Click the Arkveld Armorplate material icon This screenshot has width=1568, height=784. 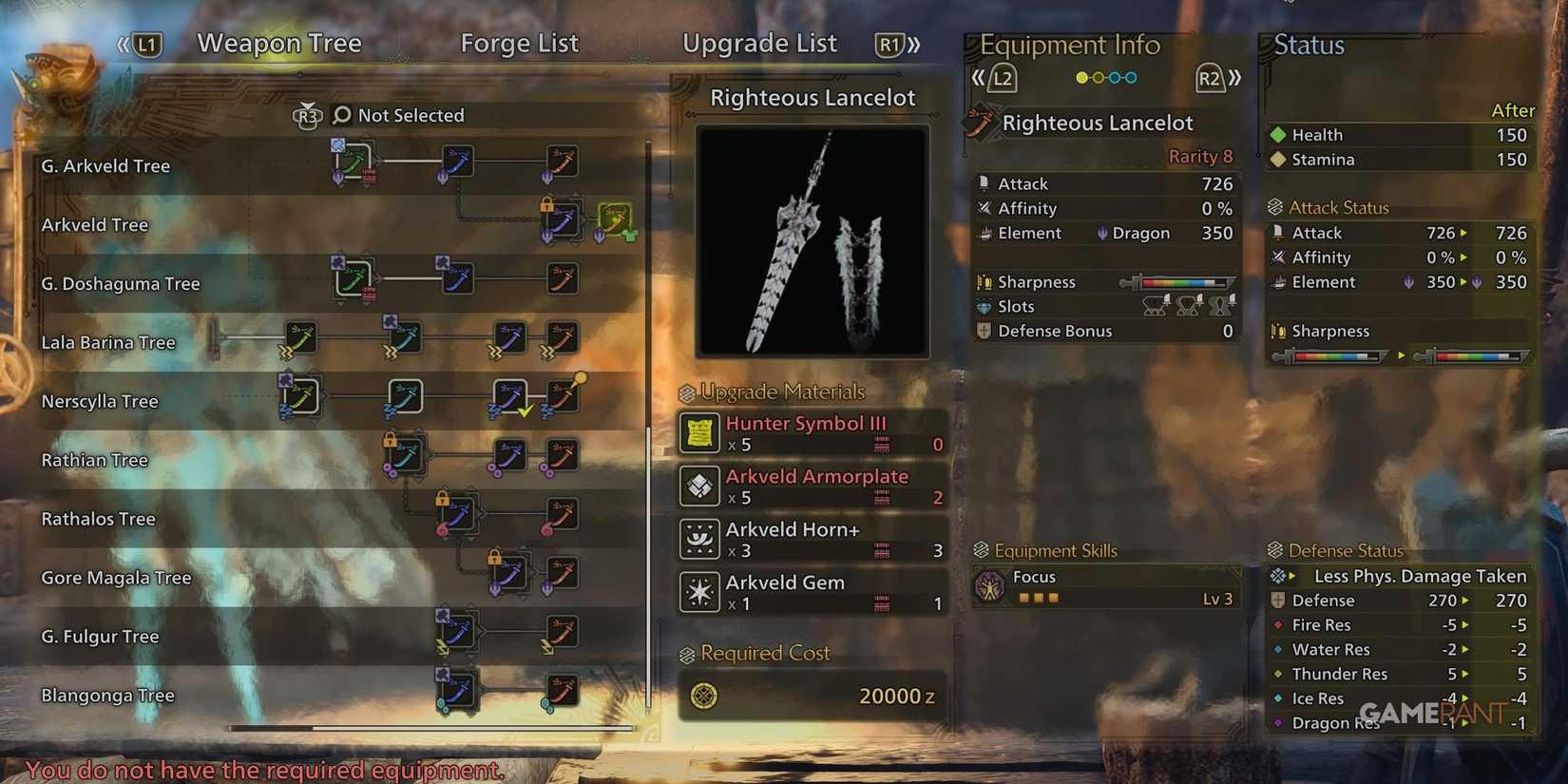tap(699, 487)
